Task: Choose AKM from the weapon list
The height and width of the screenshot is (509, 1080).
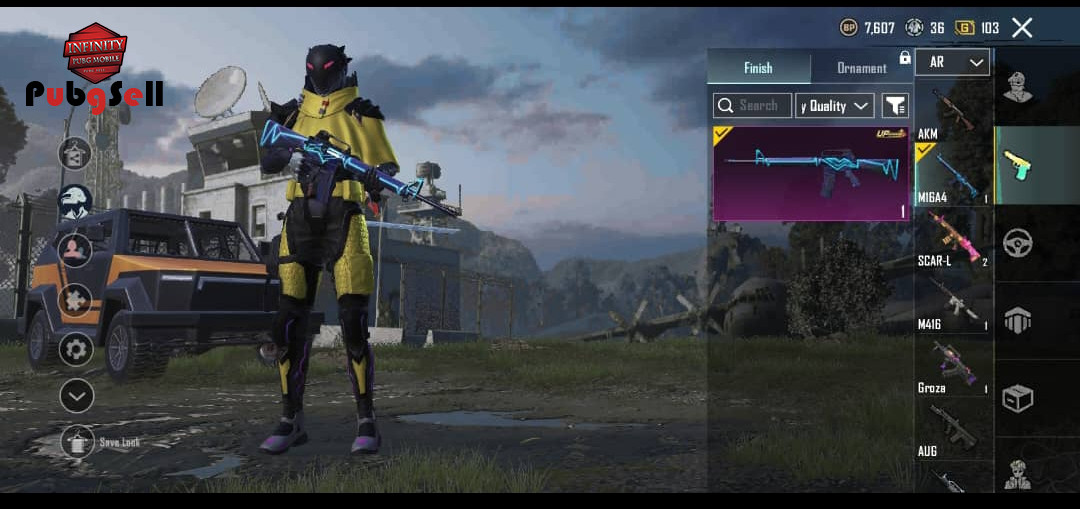Action: pos(952,112)
